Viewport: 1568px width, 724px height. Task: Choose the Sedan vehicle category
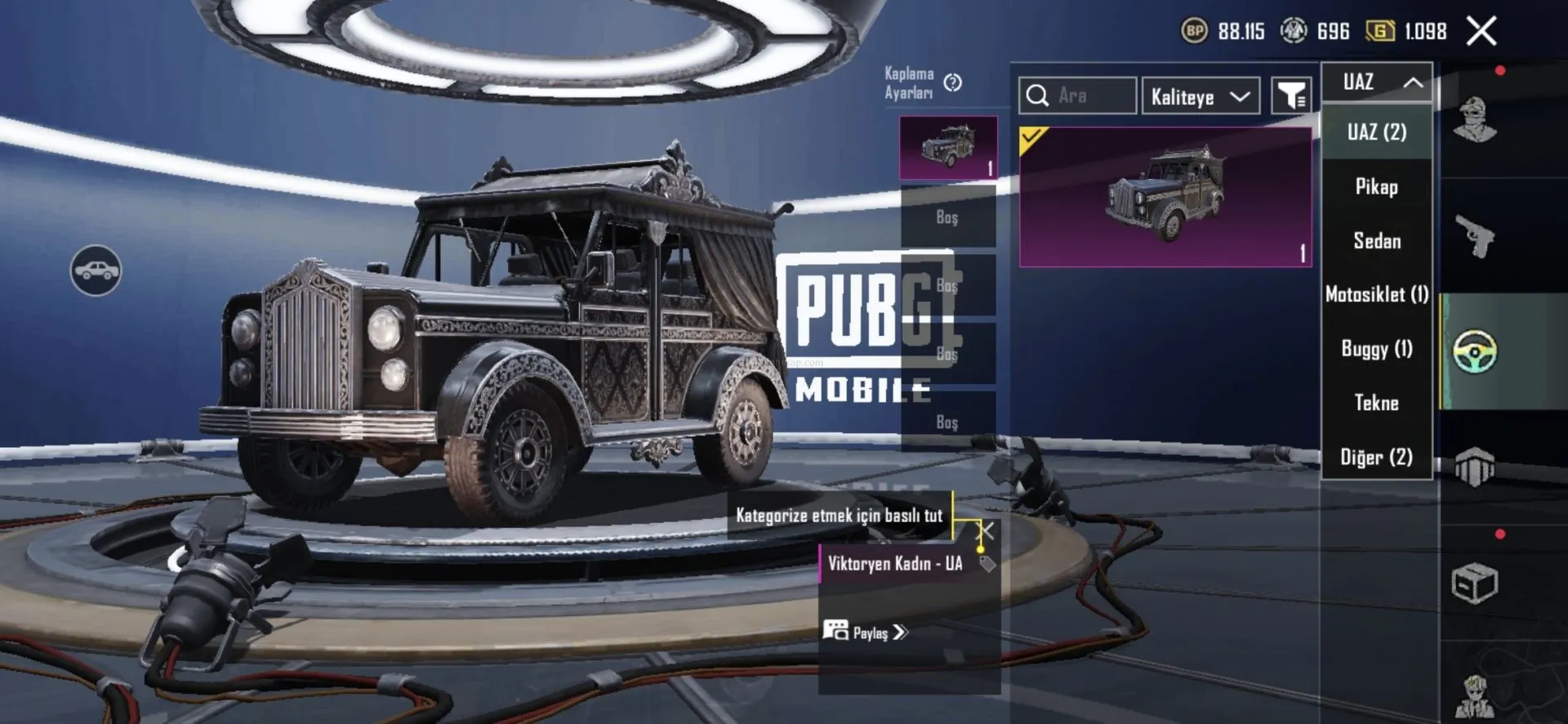point(1377,241)
